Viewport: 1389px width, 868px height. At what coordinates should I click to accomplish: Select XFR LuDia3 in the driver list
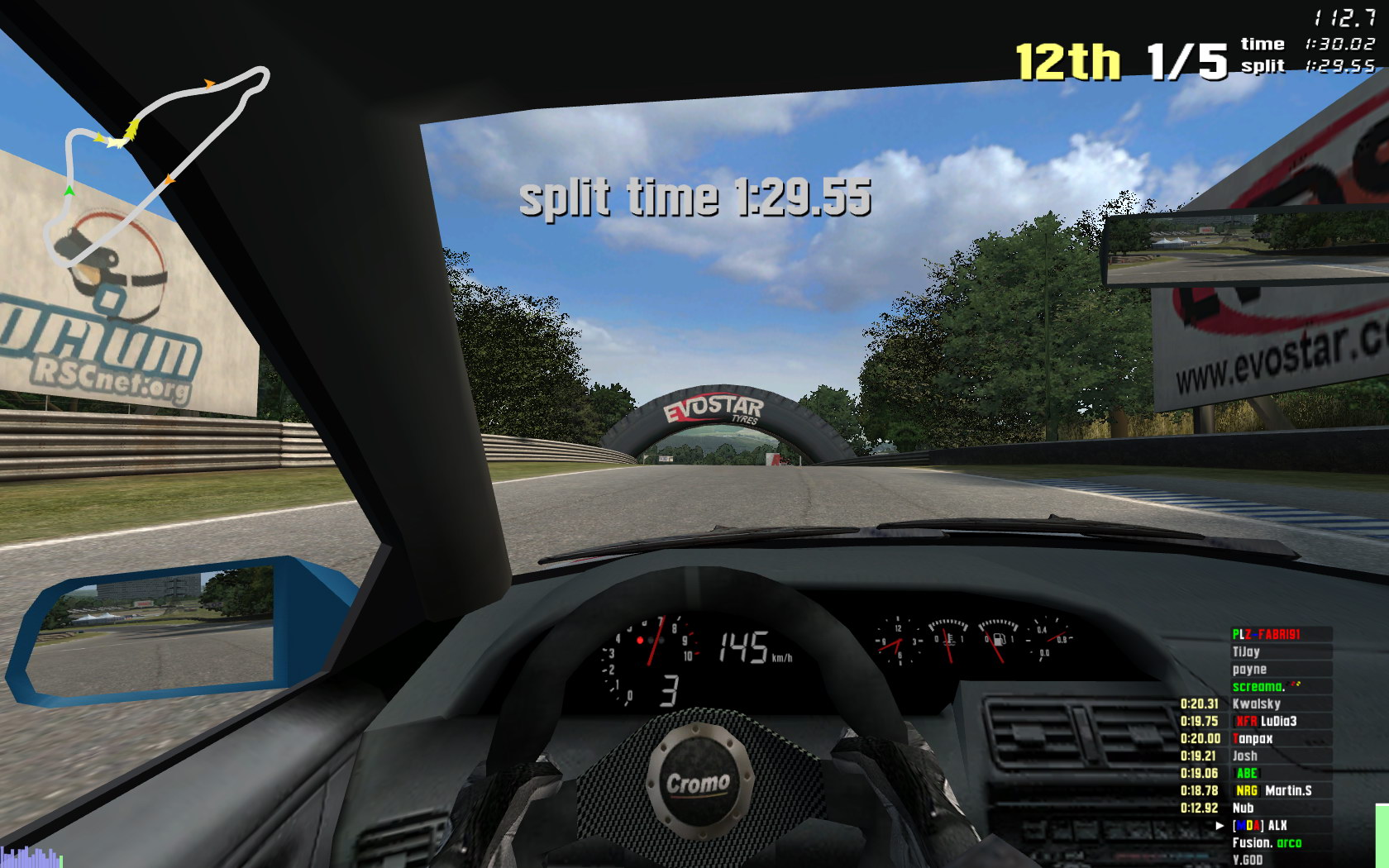[1266, 721]
